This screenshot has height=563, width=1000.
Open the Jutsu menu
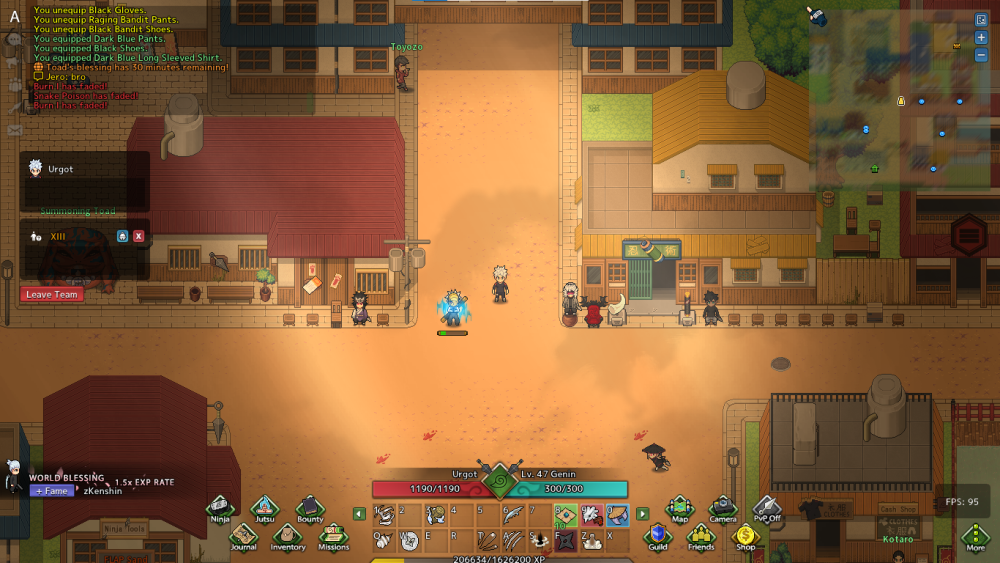pyautogui.click(x=264, y=509)
